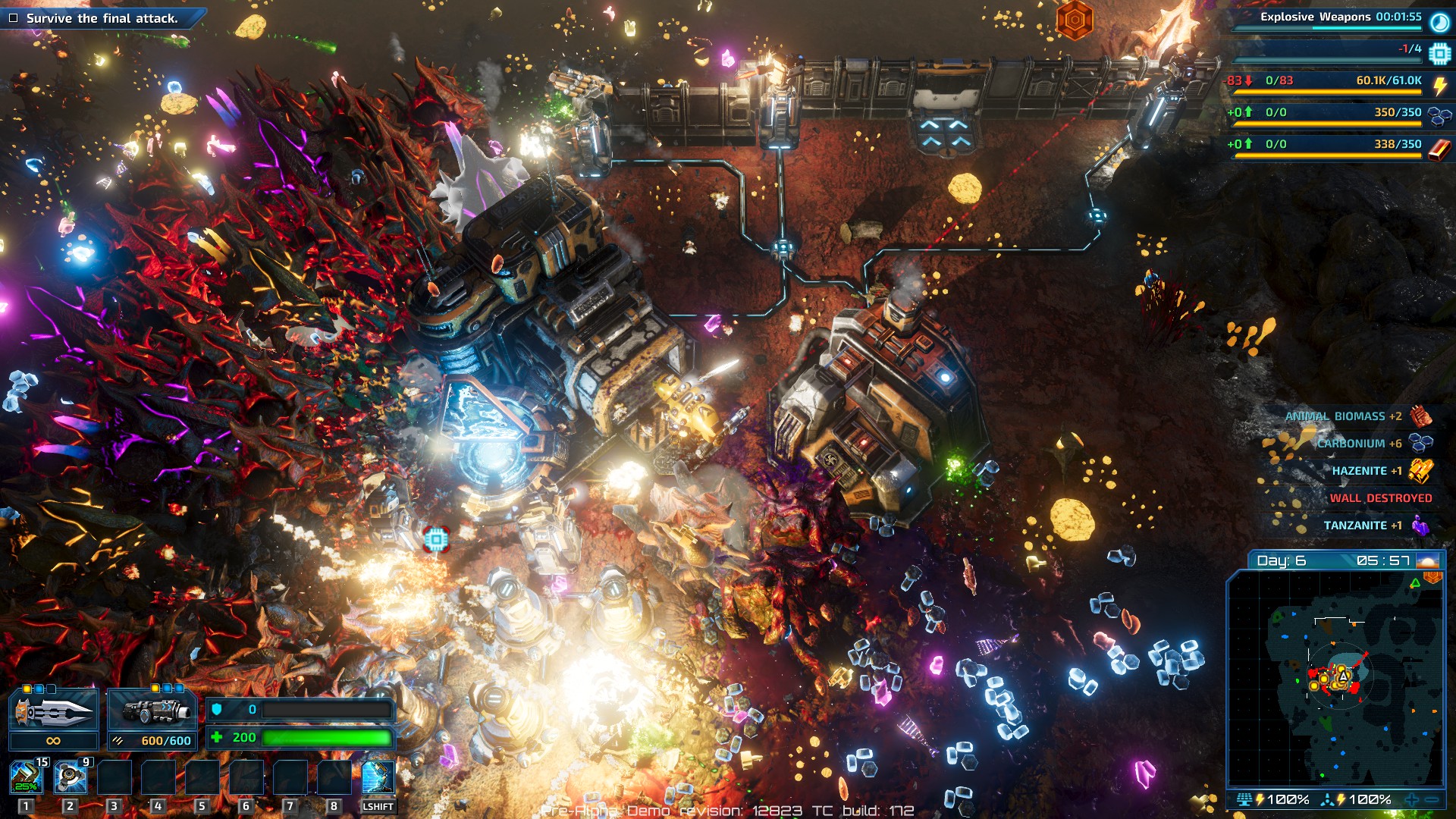Screen dimensions: 1456x819
Task: Zoom in the minimap with the plus button
Action: (x=1412, y=799)
